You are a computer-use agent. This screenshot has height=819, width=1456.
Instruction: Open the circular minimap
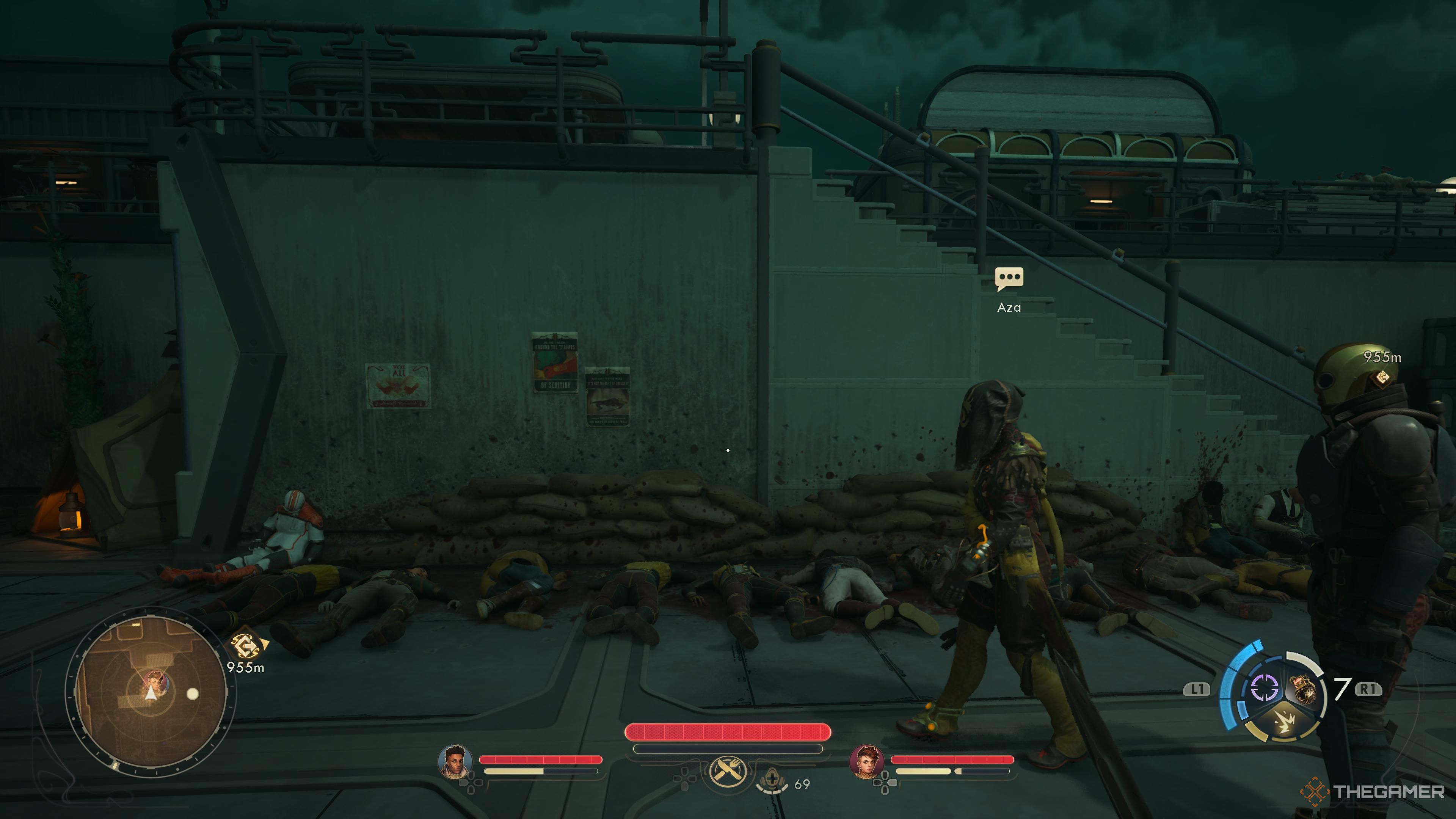coord(150,692)
